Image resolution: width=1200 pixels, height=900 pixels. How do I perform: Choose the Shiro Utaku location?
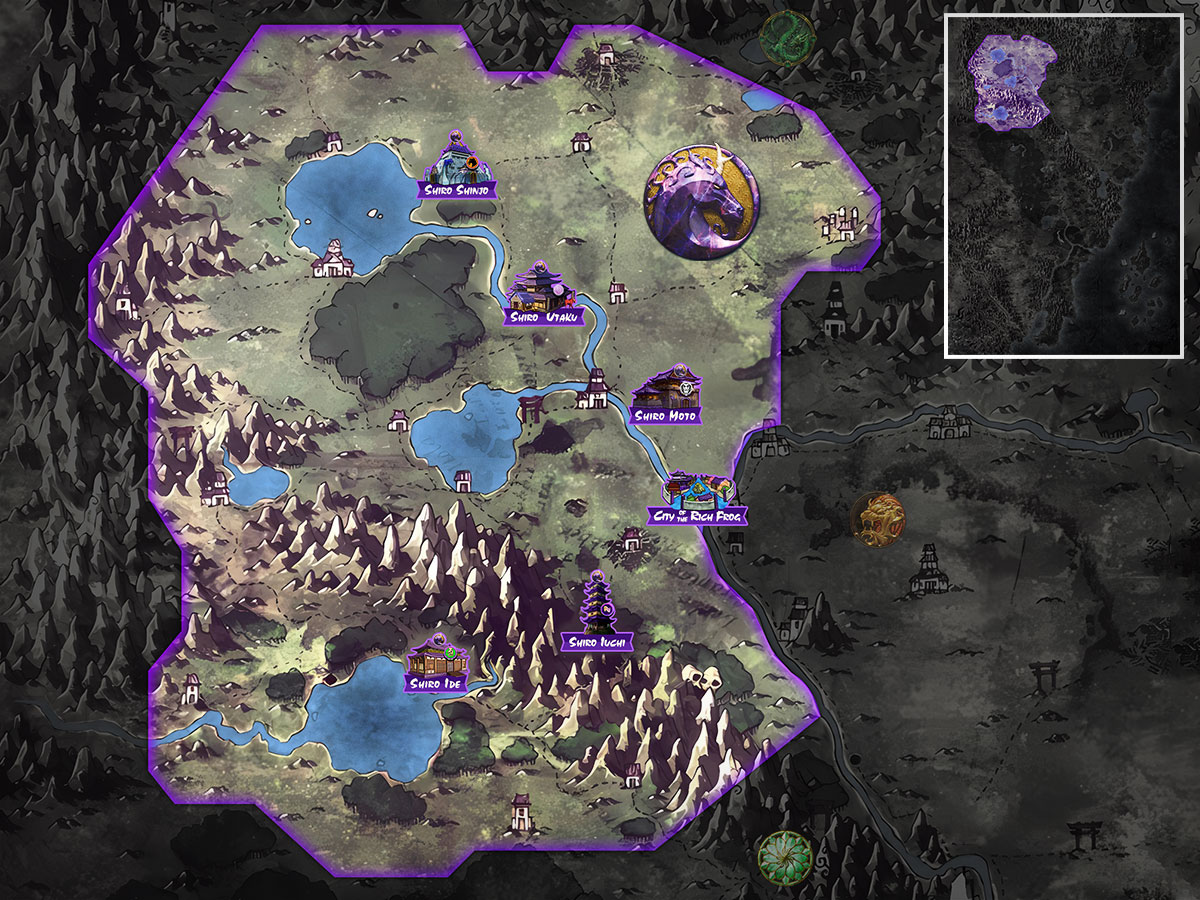click(539, 292)
